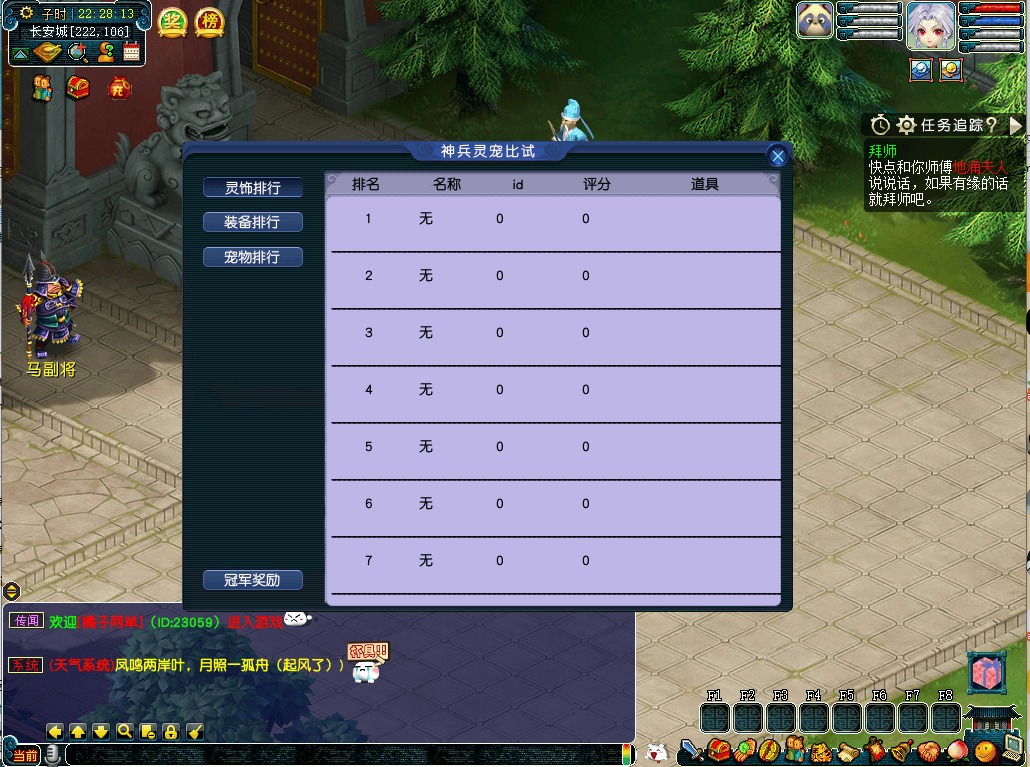Open the pink gift box icon
The height and width of the screenshot is (767, 1030).
pyautogui.click(x=984, y=673)
